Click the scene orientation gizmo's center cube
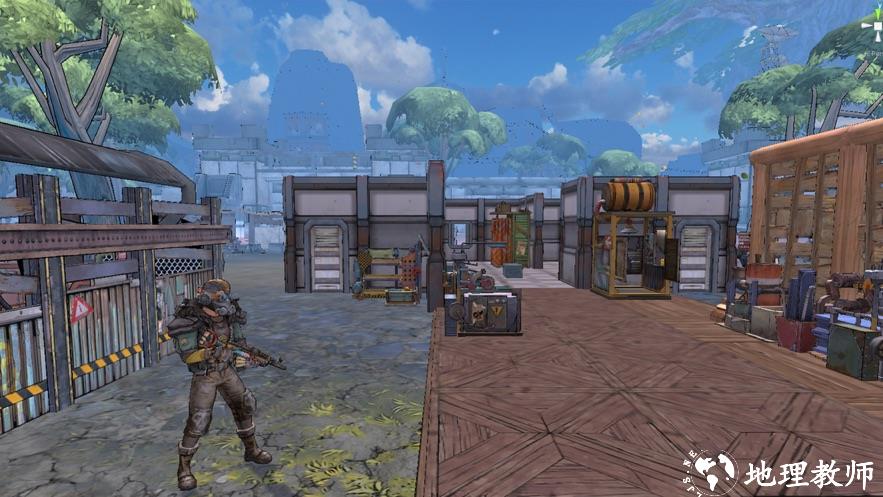The height and width of the screenshot is (497, 883). click(876, 25)
